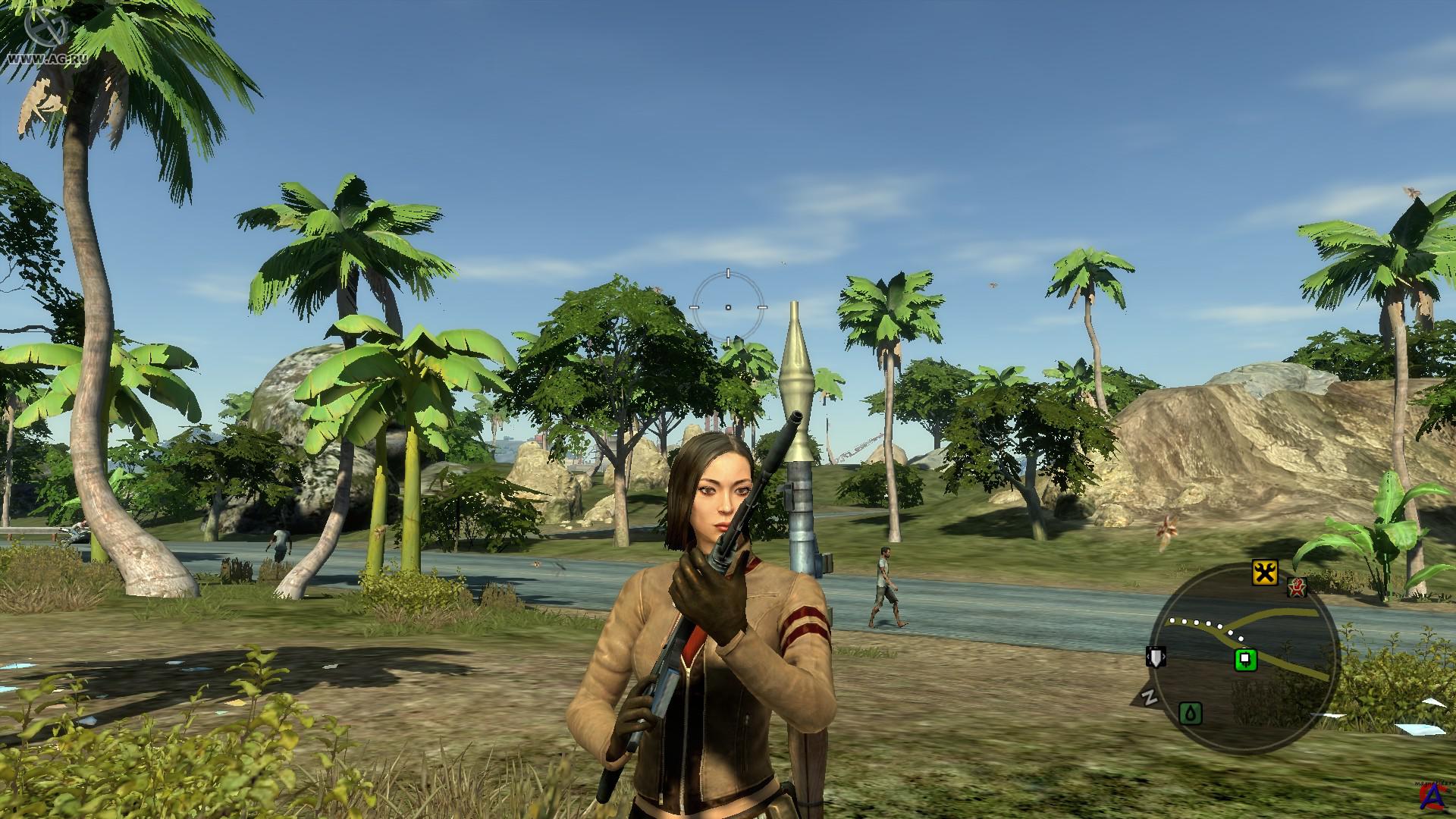Image resolution: width=1456 pixels, height=819 pixels.
Task: Select the white shield marker on the minimap edge
Action: [x=1156, y=656]
